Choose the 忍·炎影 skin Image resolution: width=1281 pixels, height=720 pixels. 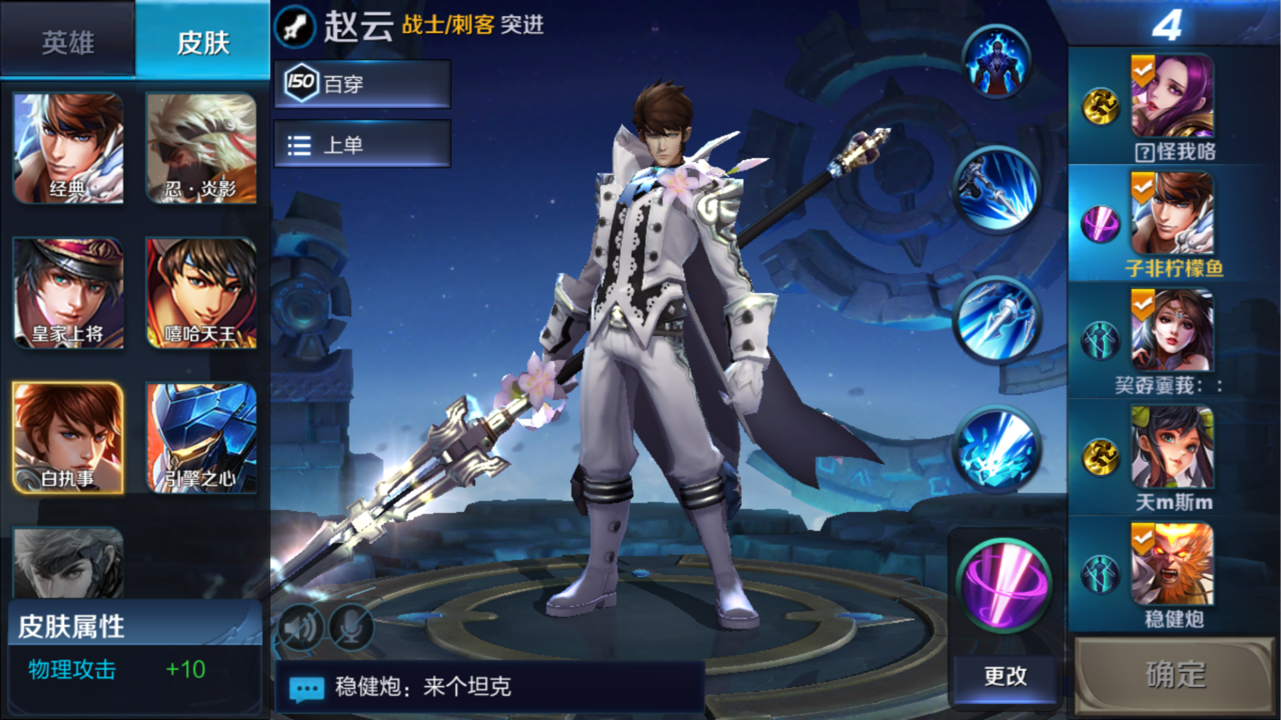[202, 148]
